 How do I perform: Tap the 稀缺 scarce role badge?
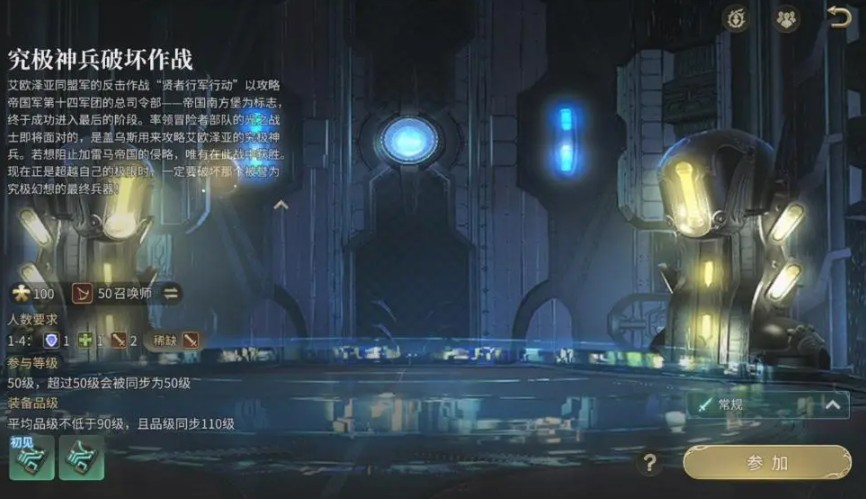tap(177, 340)
